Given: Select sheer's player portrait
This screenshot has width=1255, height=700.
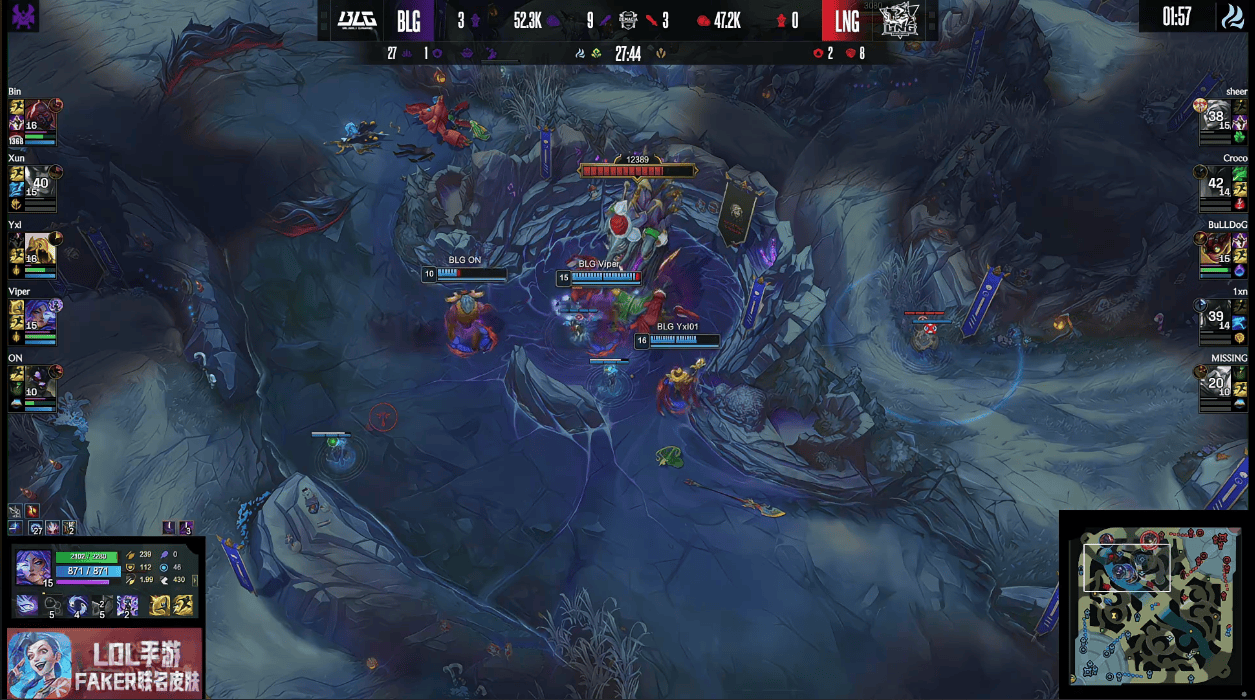Looking at the screenshot, I should point(1215,117).
